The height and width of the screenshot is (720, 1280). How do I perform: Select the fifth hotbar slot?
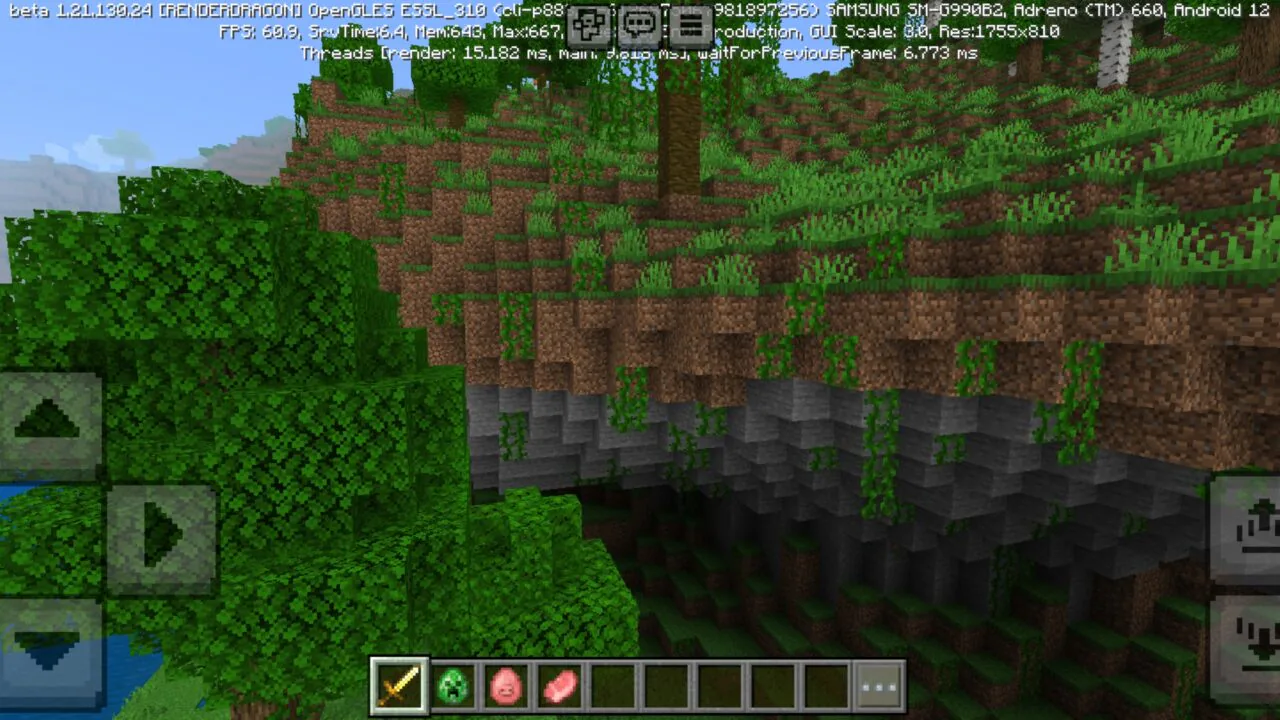[x=613, y=684]
